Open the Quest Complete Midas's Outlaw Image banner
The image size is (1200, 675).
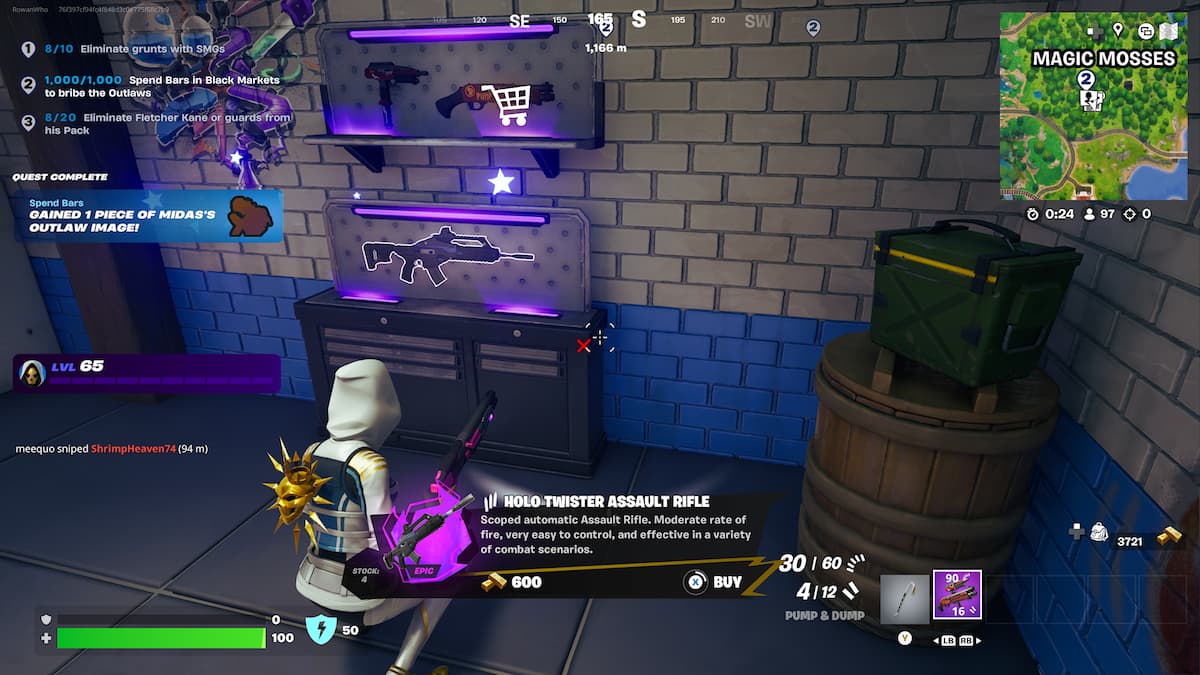point(148,215)
